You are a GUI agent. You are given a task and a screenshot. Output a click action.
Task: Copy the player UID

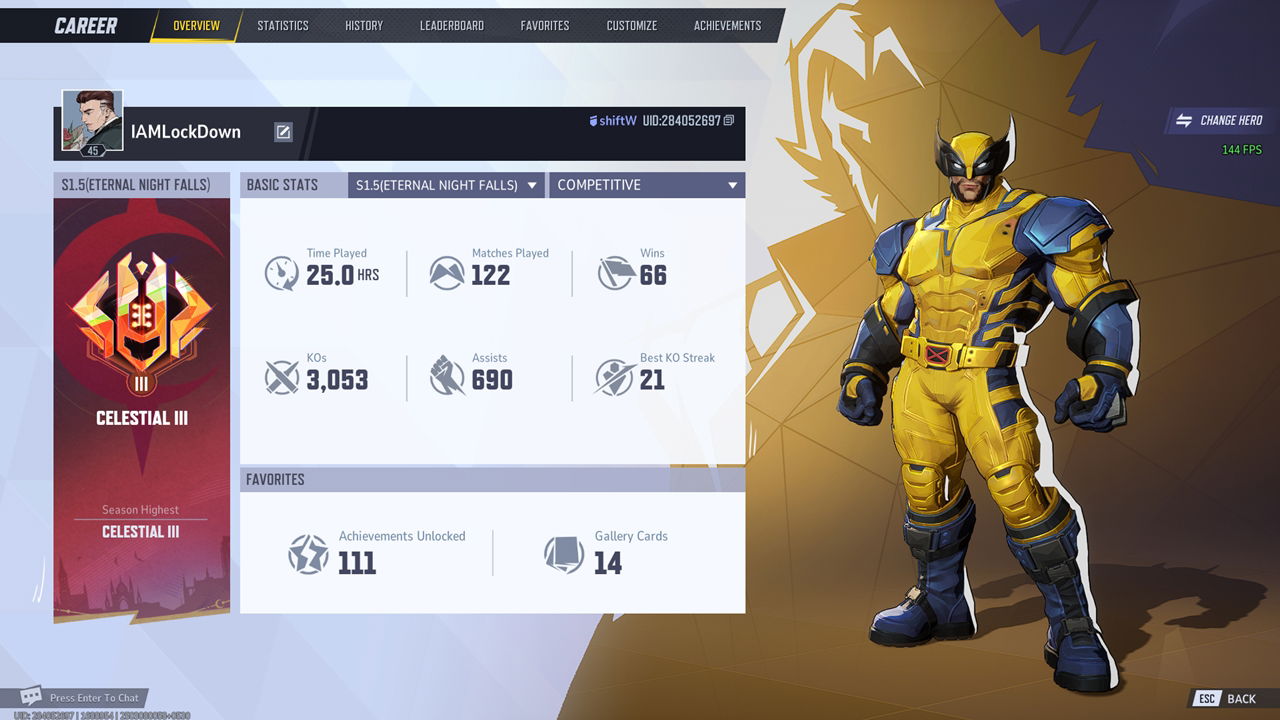tap(729, 121)
